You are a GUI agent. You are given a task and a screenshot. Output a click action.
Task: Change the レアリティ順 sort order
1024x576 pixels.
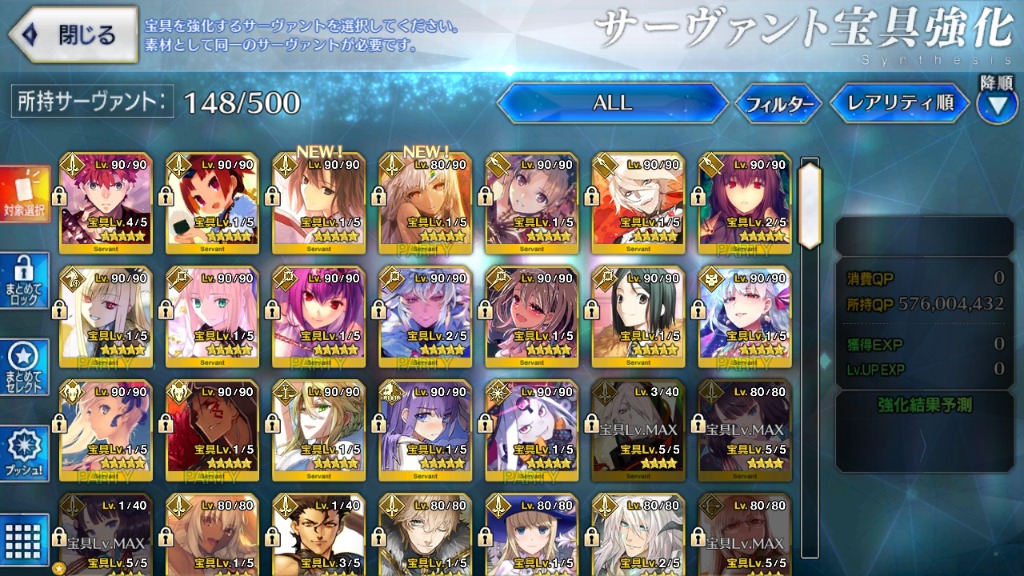click(x=900, y=103)
